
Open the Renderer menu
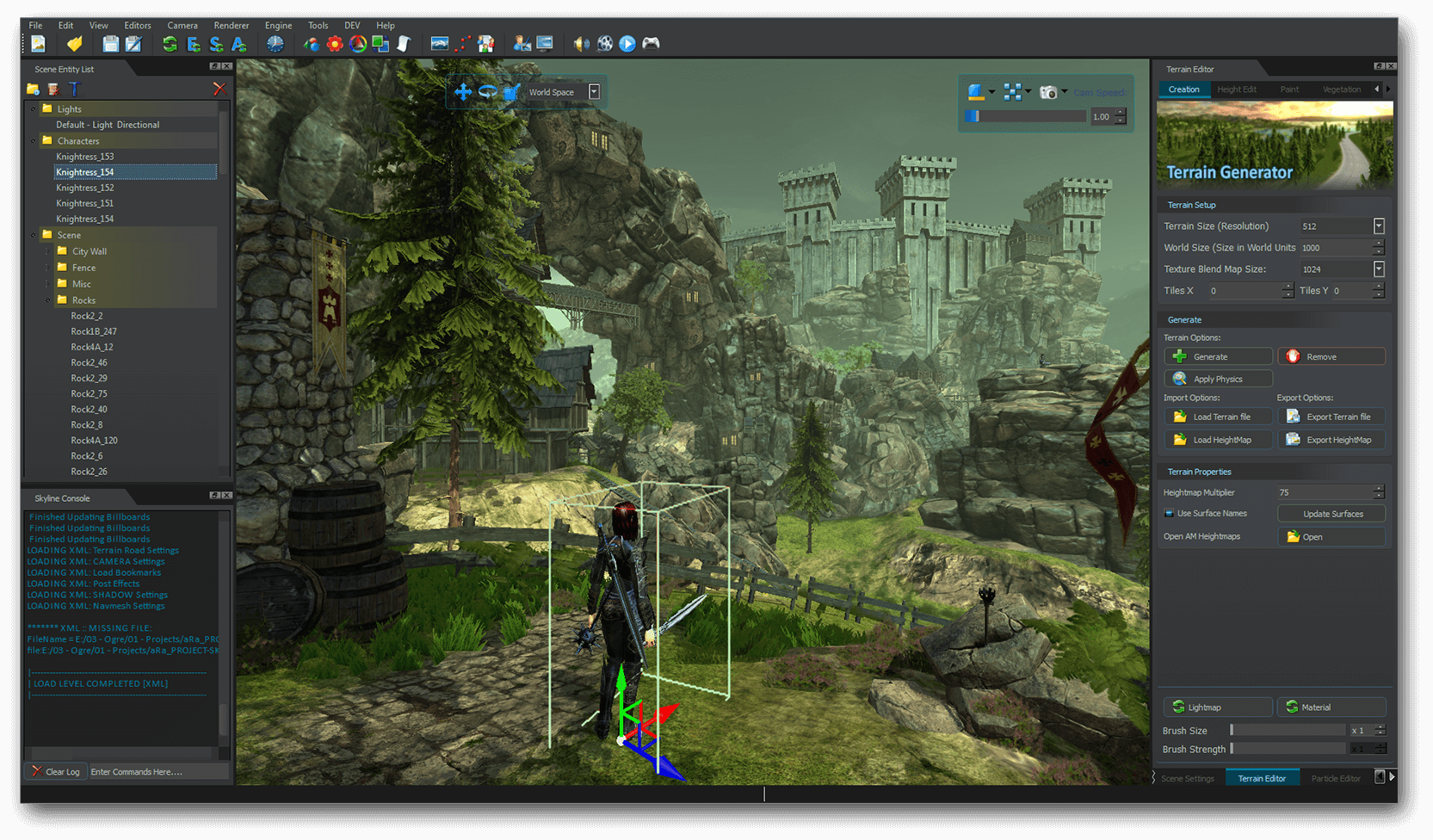[x=231, y=25]
